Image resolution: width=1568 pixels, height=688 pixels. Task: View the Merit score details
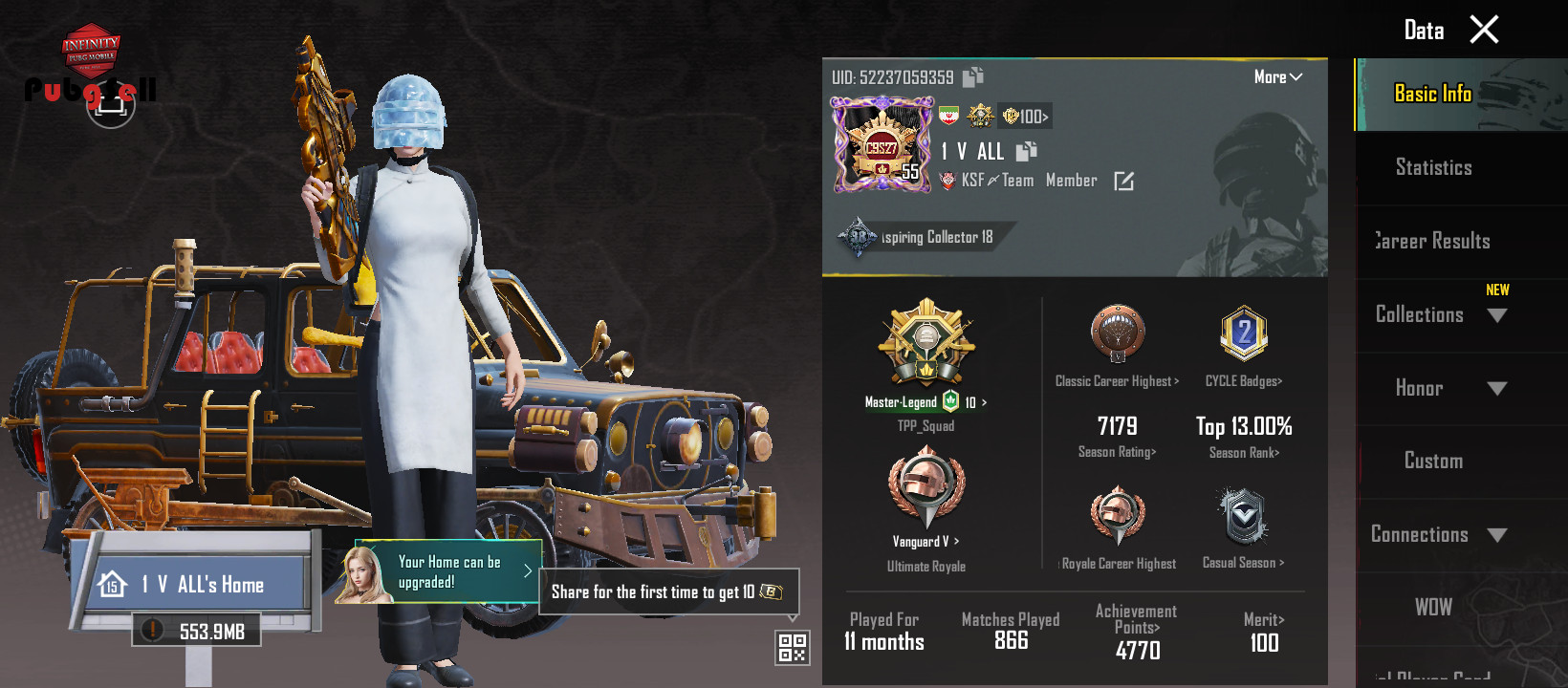click(1264, 633)
